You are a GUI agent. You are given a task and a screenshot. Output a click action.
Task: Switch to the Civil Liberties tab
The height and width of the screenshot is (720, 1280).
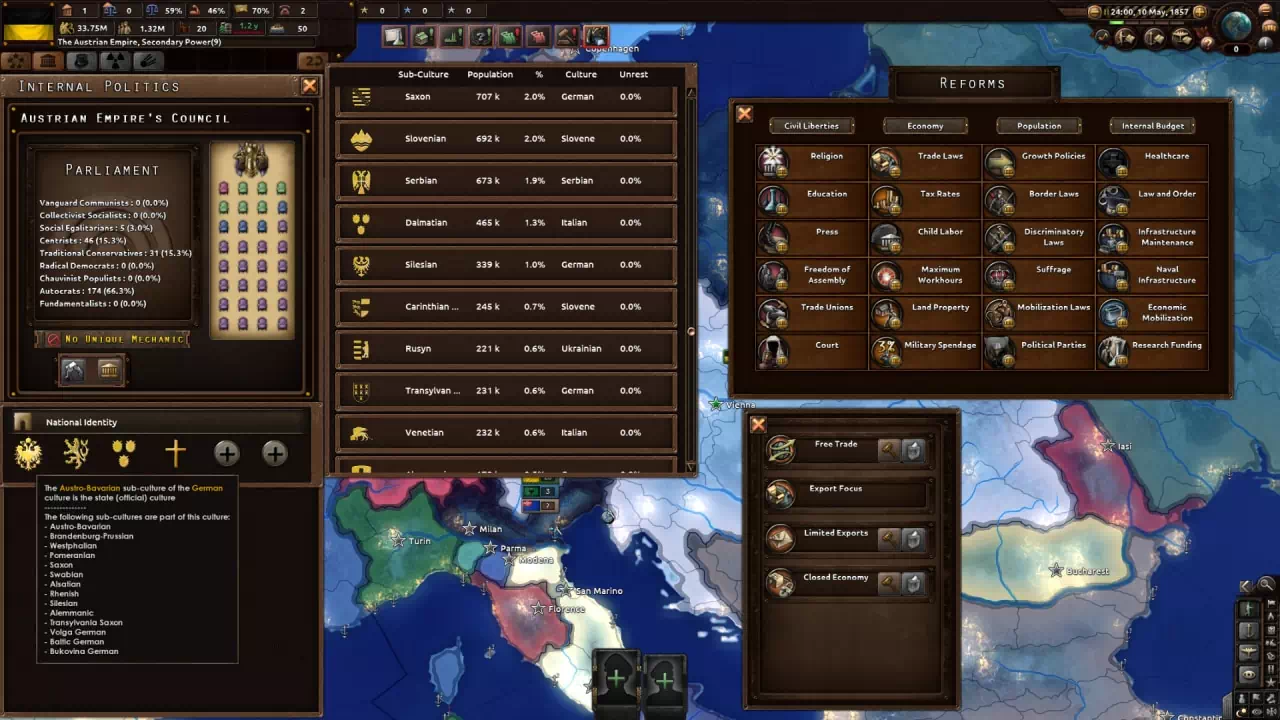tap(811, 126)
